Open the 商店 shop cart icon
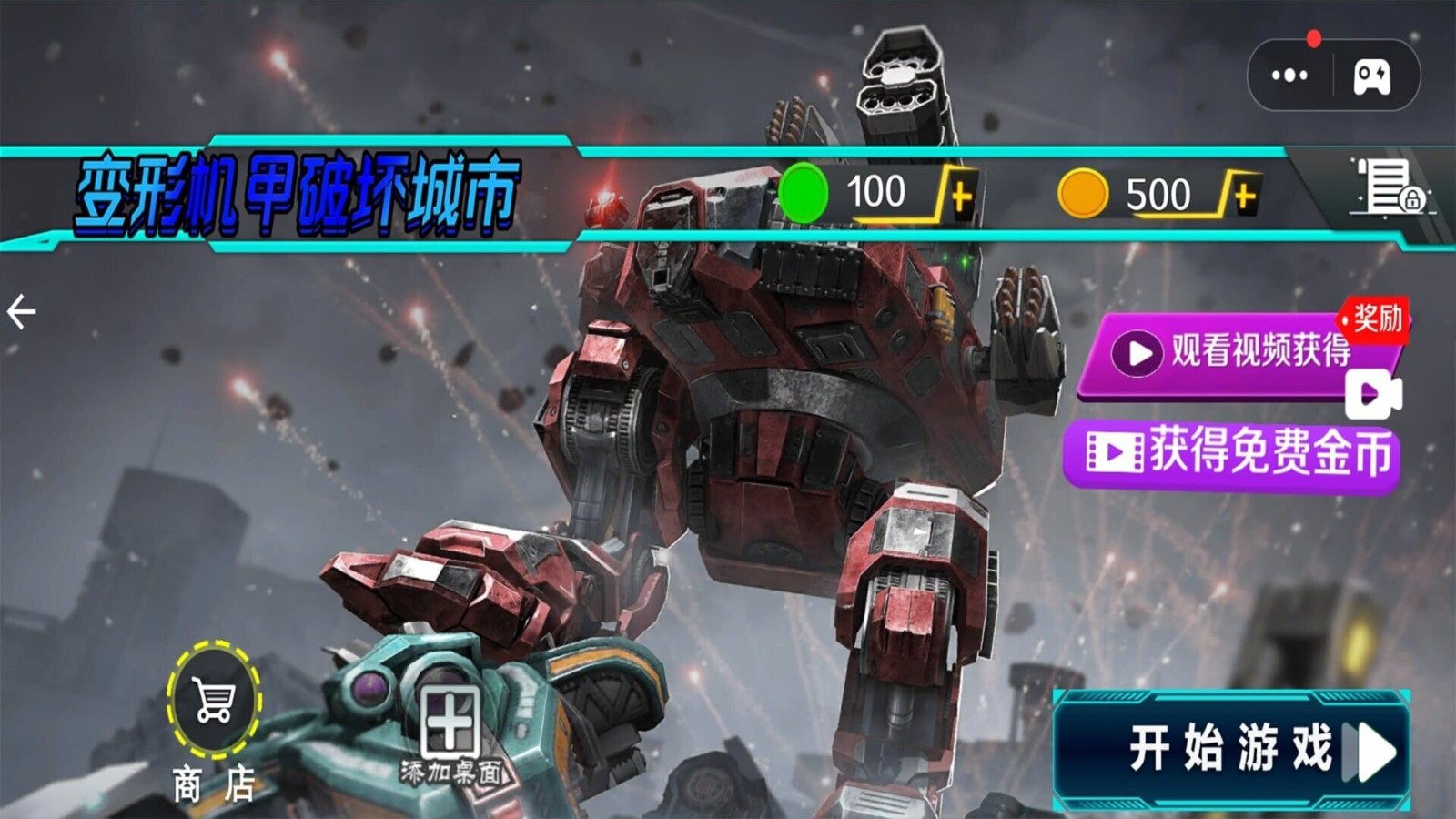This screenshot has height=819, width=1456. pyautogui.click(x=214, y=701)
